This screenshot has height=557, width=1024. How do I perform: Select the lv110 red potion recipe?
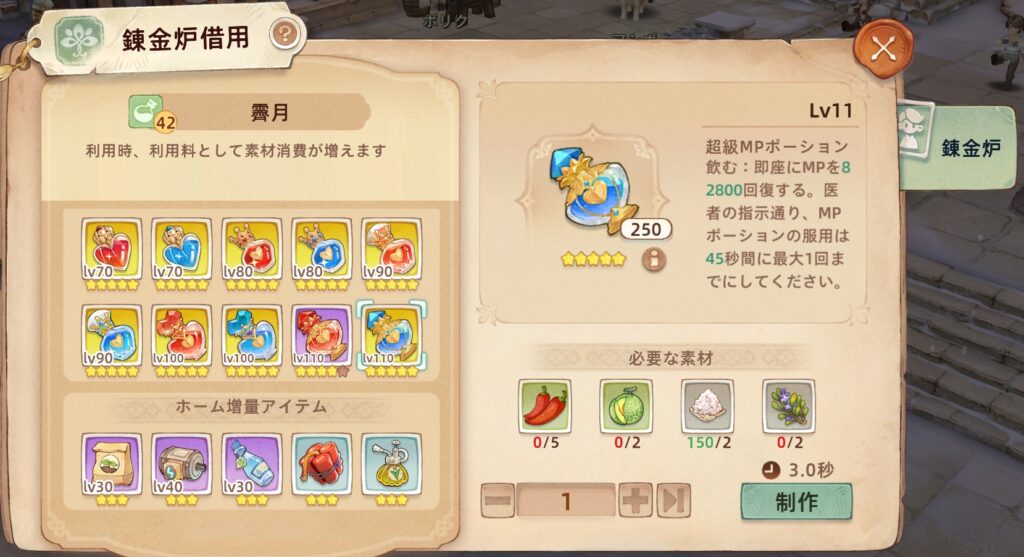322,335
